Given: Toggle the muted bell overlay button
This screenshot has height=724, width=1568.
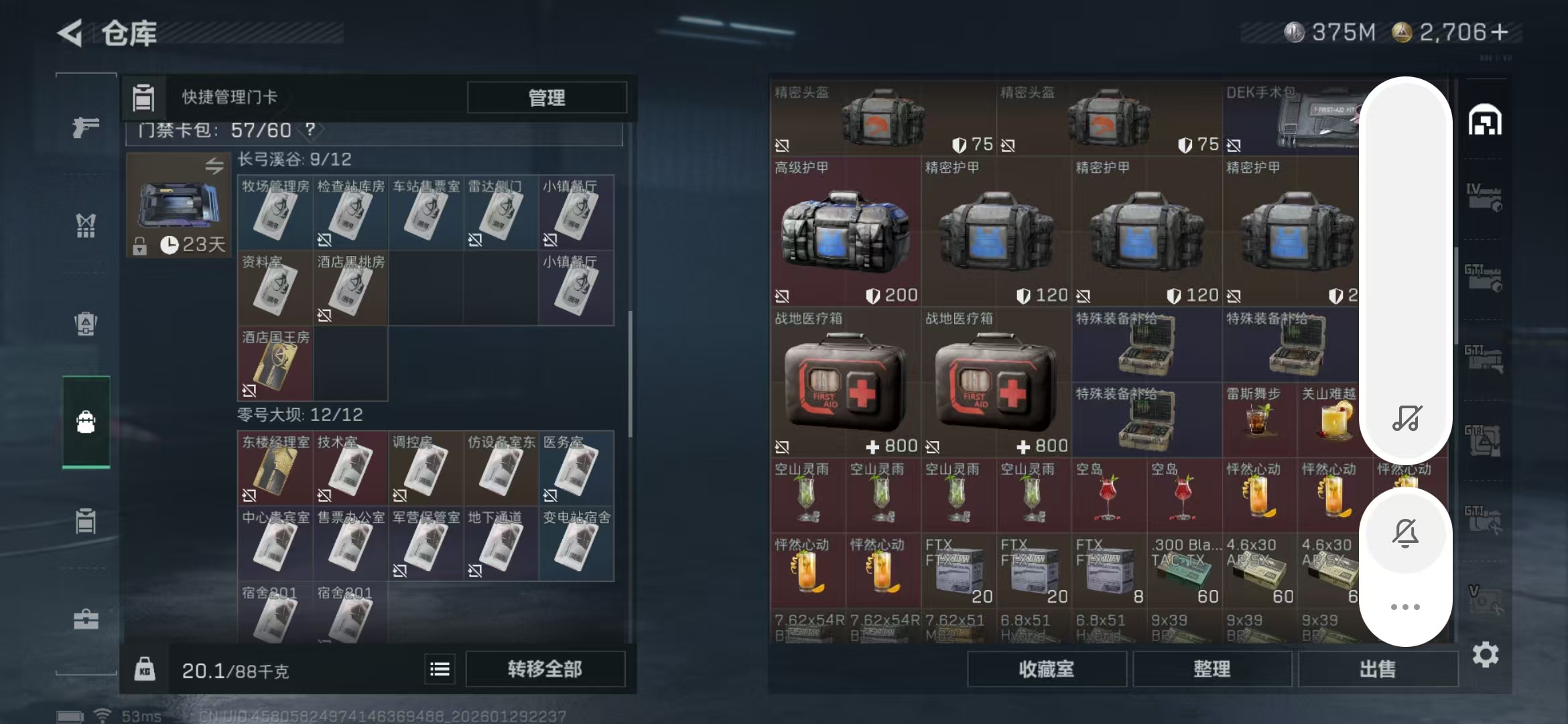Looking at the screenshot, I should [x=1405, y=534].
